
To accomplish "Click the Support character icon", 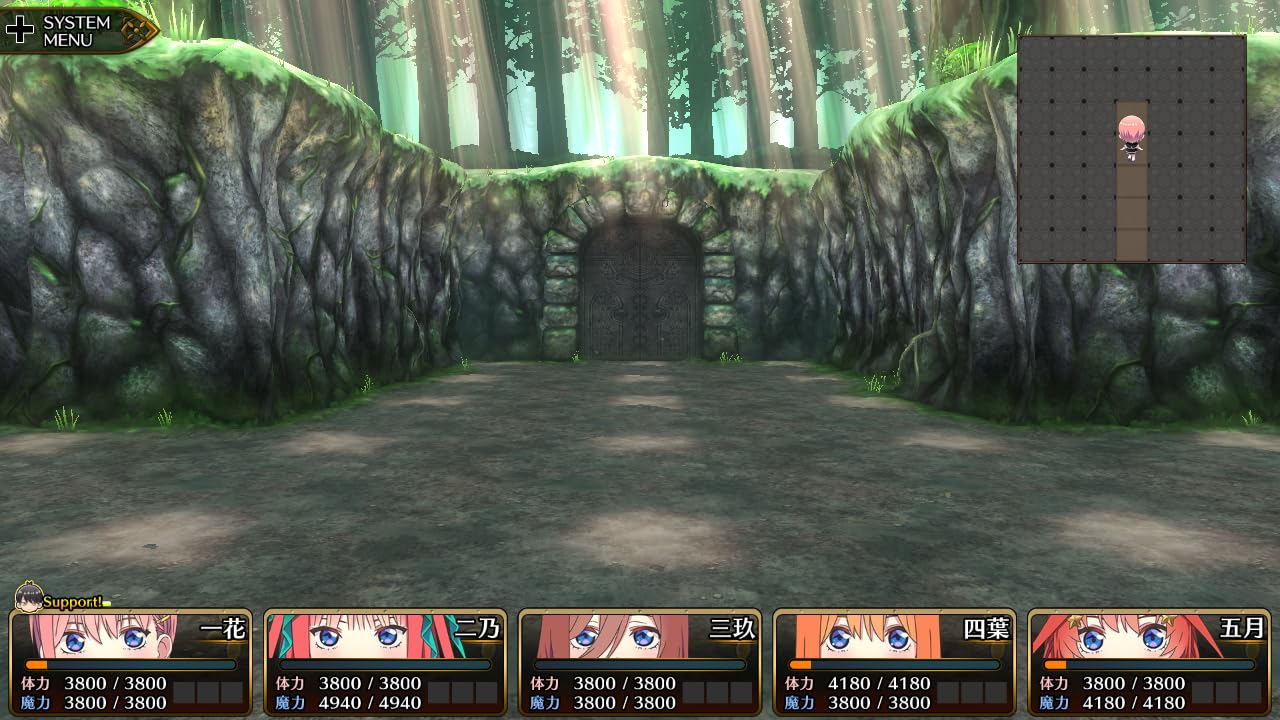I will tap(30, 598).
